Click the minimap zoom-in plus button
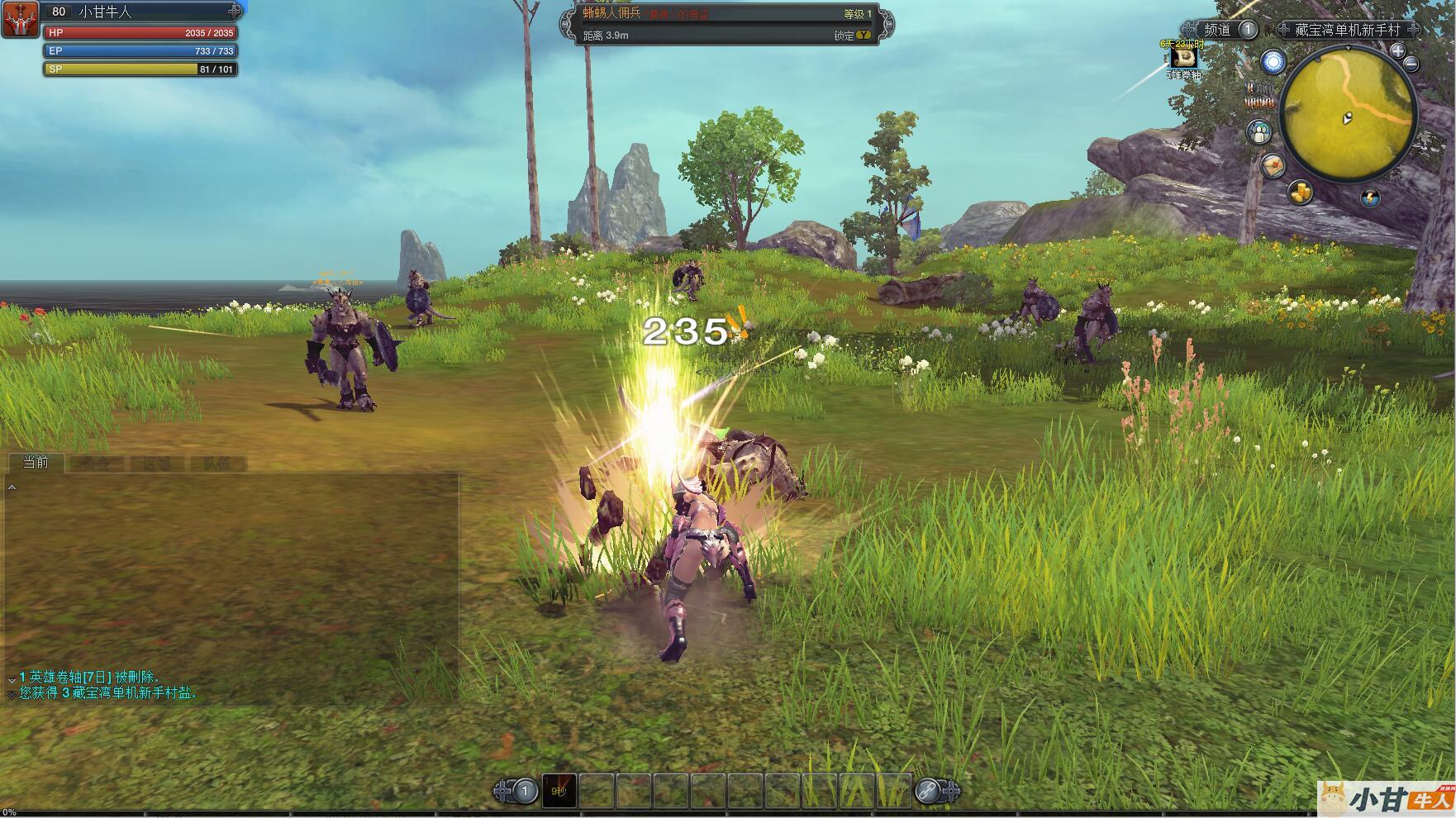Screen dimensions: 1456x818 pyautogui.click(x=1397, y=51)
